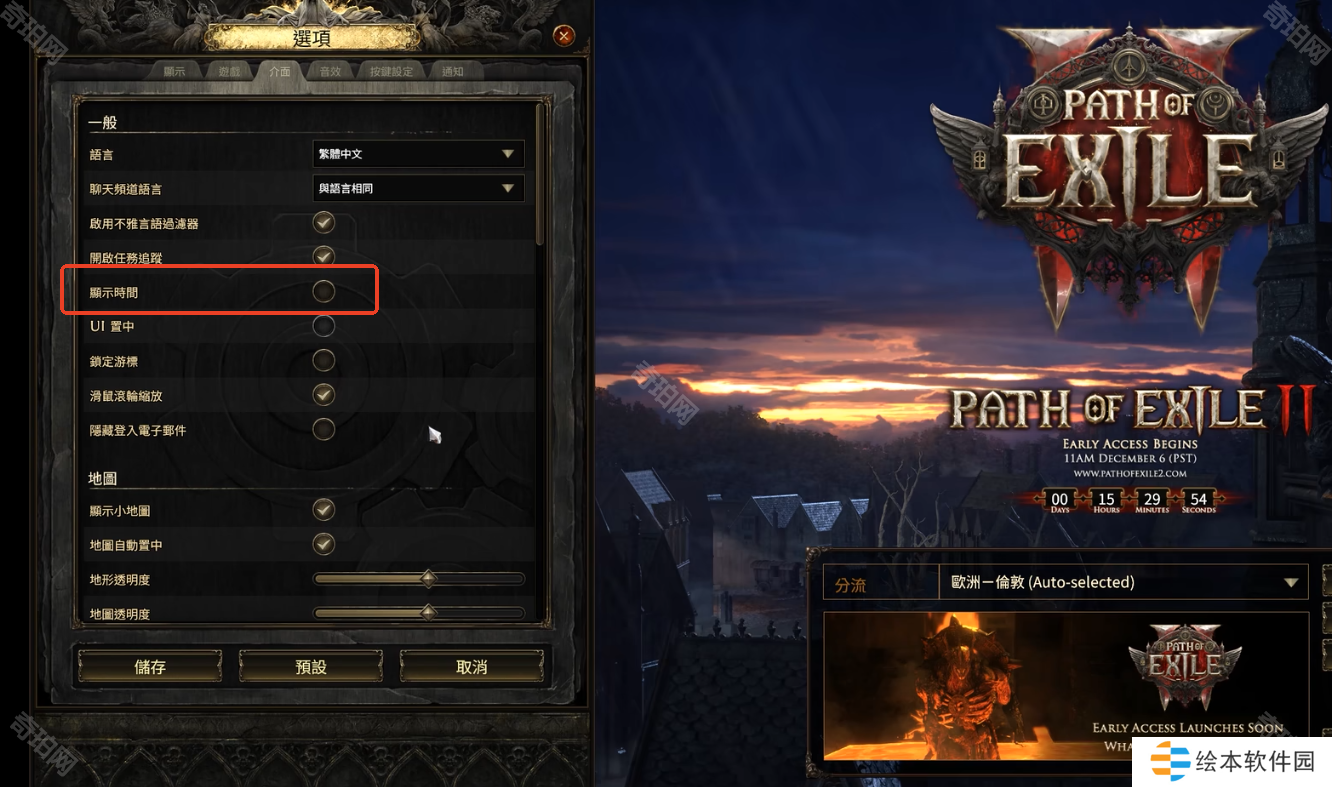The height and width of the screenshot is (787, 1332).
Task: Check the 隱藏登入電子郵件 option
Action: [x=323, y=429]
